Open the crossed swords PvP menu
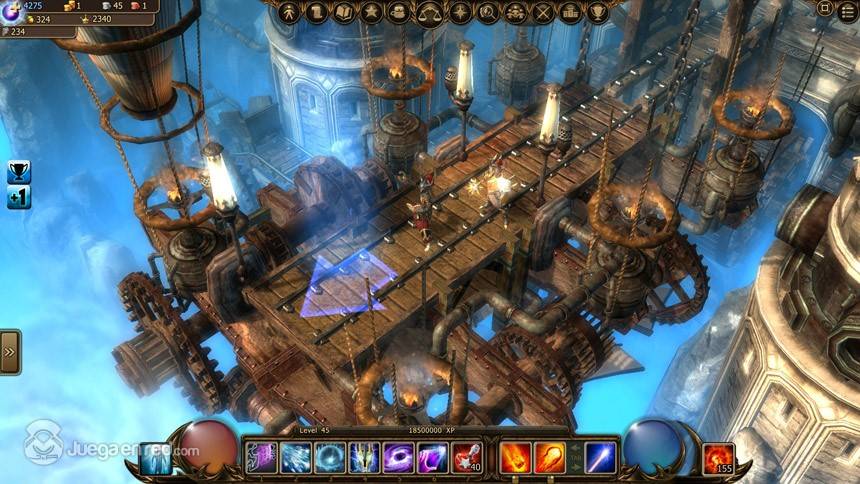The width and height of the screenshot is (860, 484). 543,13
